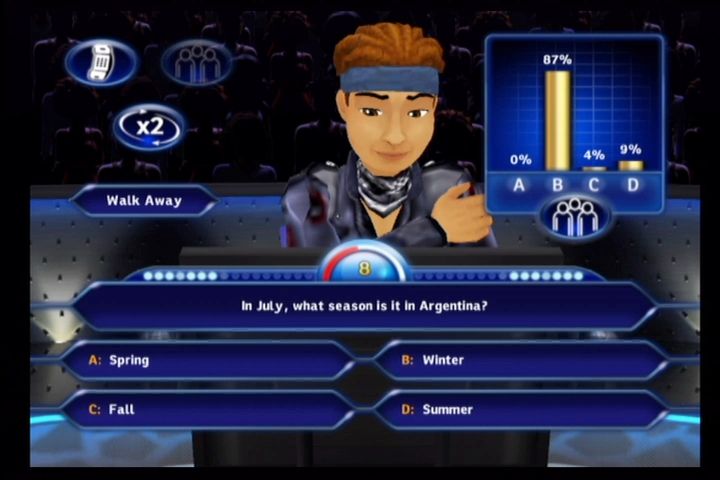Select answer B: Winter

tap(520, 360)
